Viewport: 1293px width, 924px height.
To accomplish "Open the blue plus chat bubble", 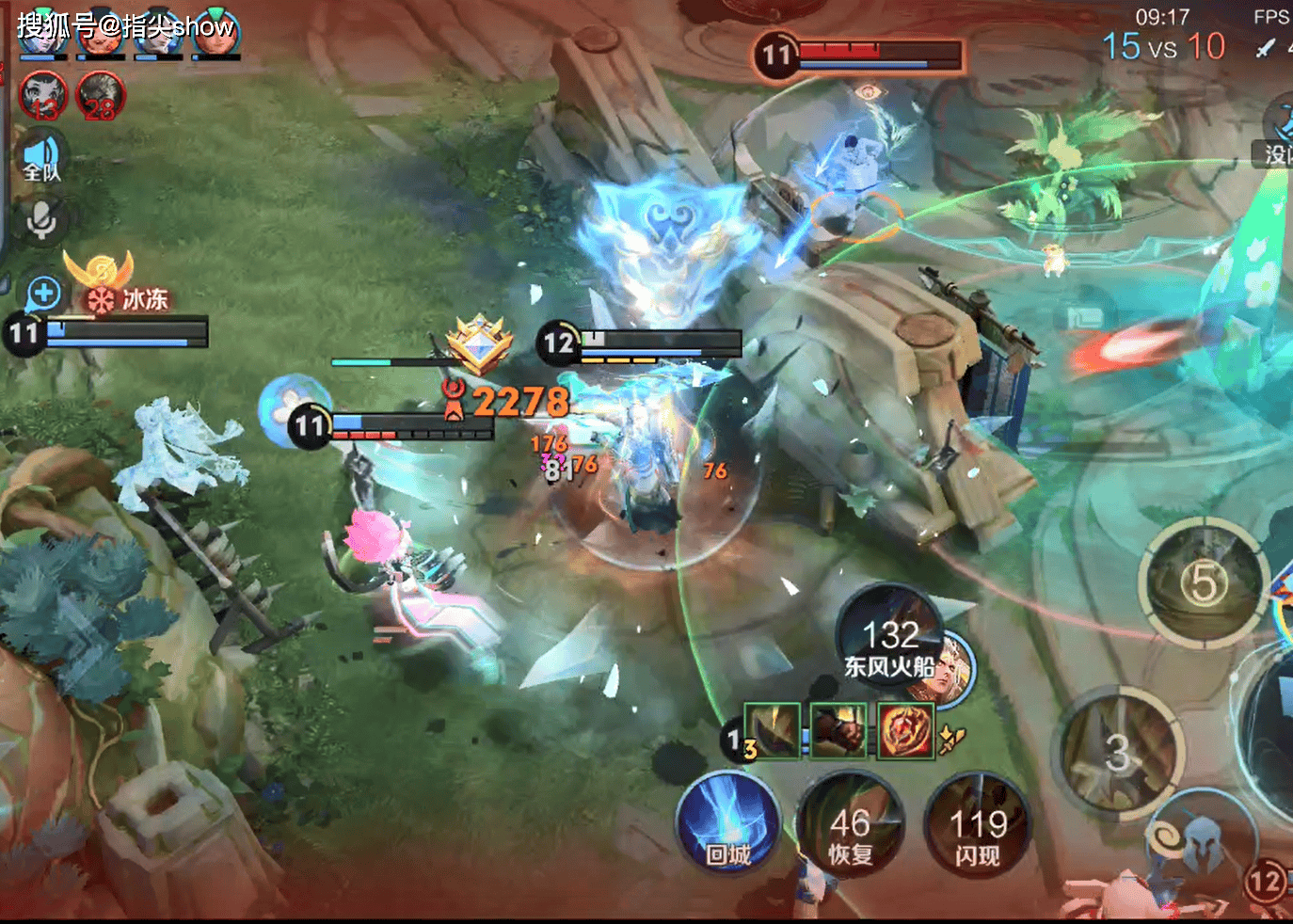I will (x=43, y=295).
